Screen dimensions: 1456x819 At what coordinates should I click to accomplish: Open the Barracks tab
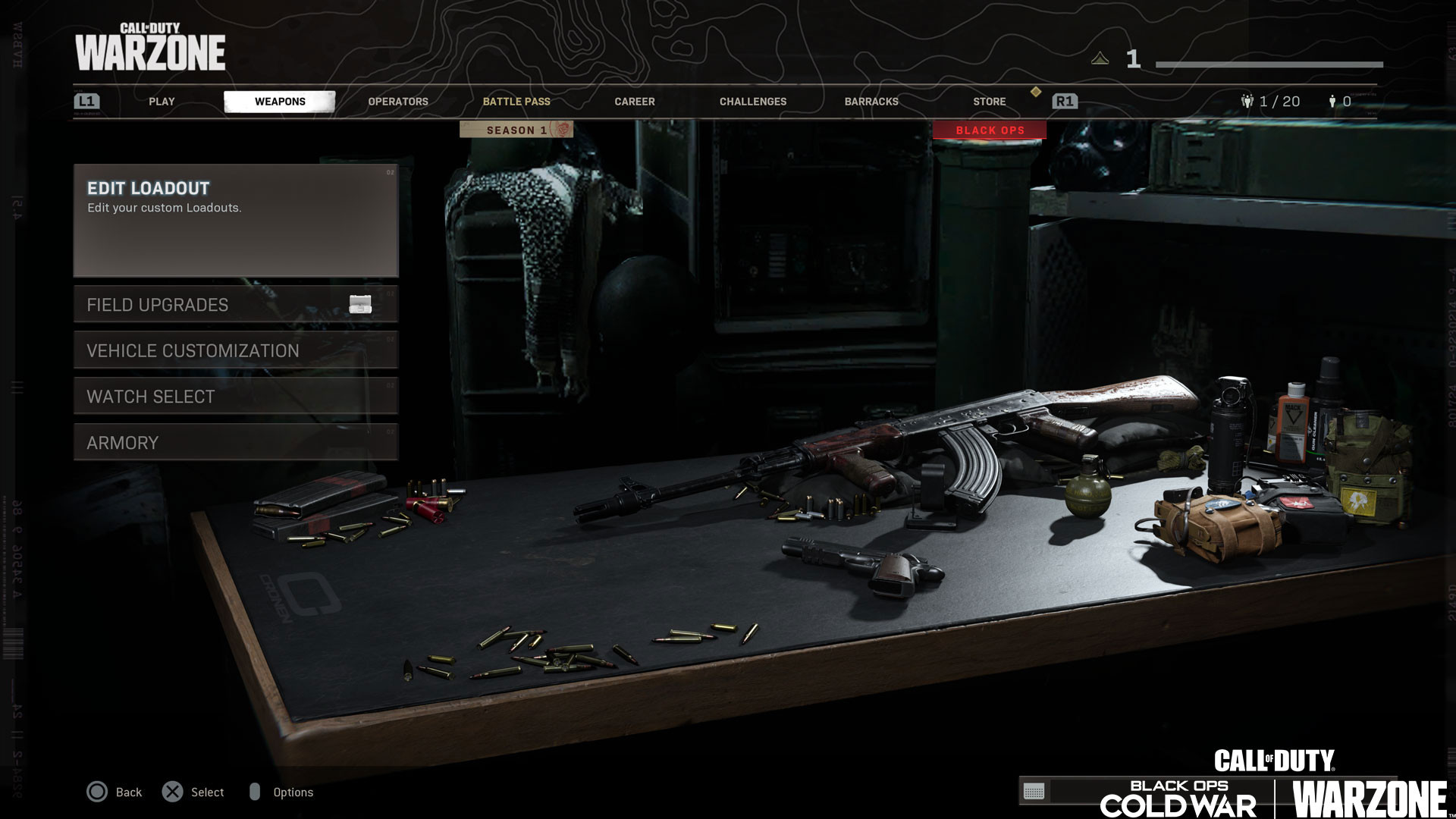click(x=871, y=102)
